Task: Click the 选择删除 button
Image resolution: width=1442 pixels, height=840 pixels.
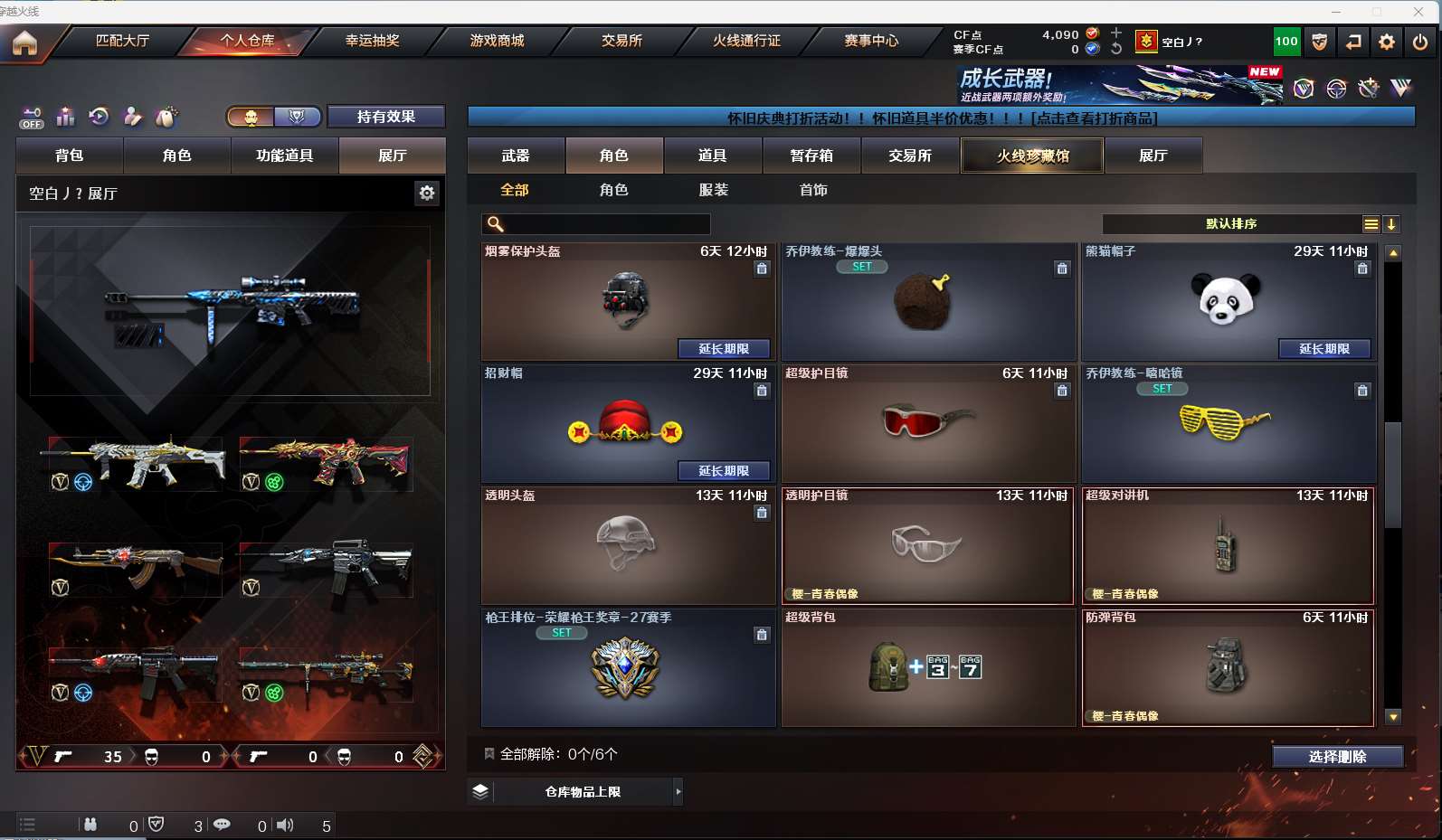Action: (x=1337, y=757)
